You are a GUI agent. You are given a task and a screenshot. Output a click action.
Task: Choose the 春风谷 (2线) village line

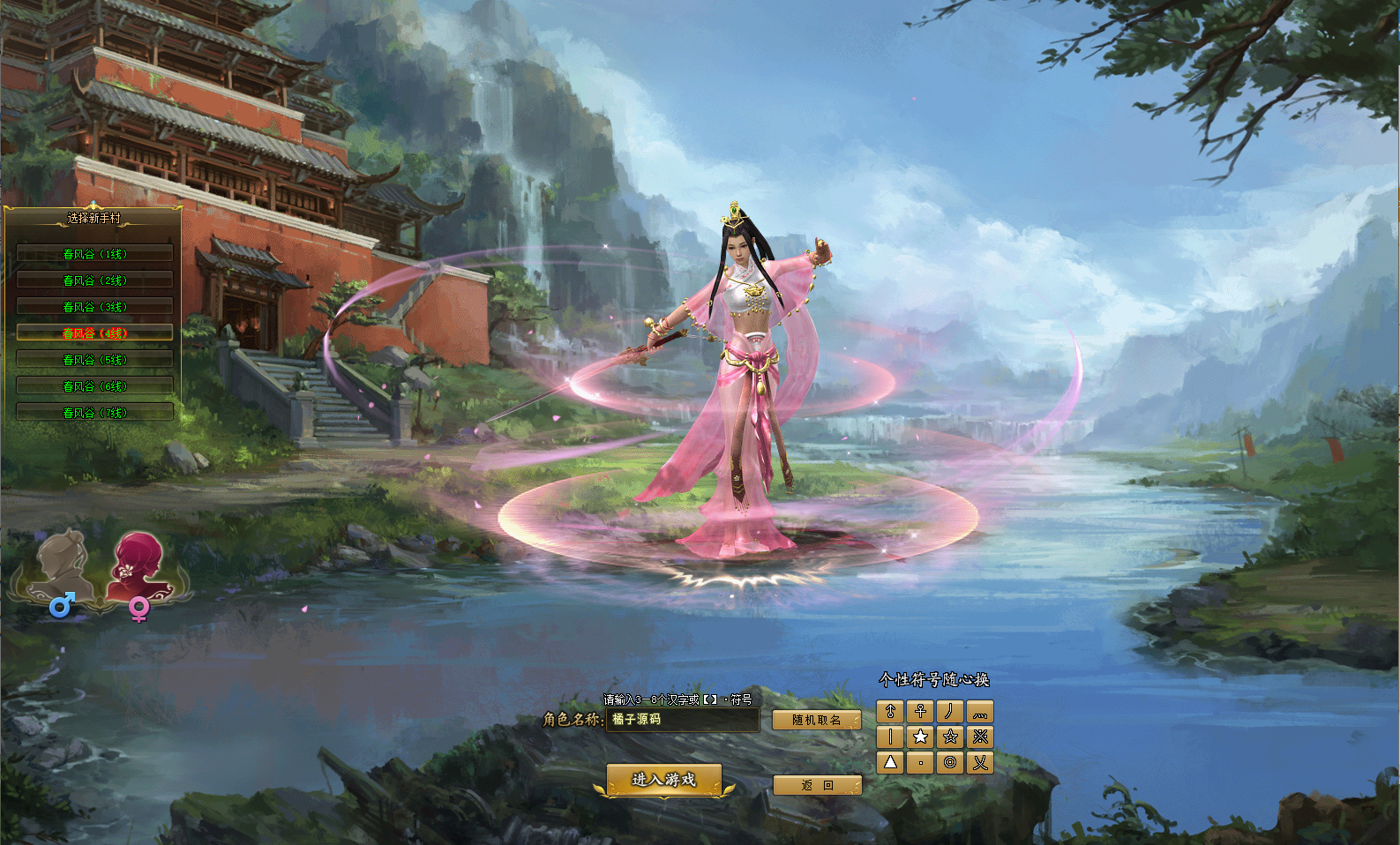click(94, 280)
